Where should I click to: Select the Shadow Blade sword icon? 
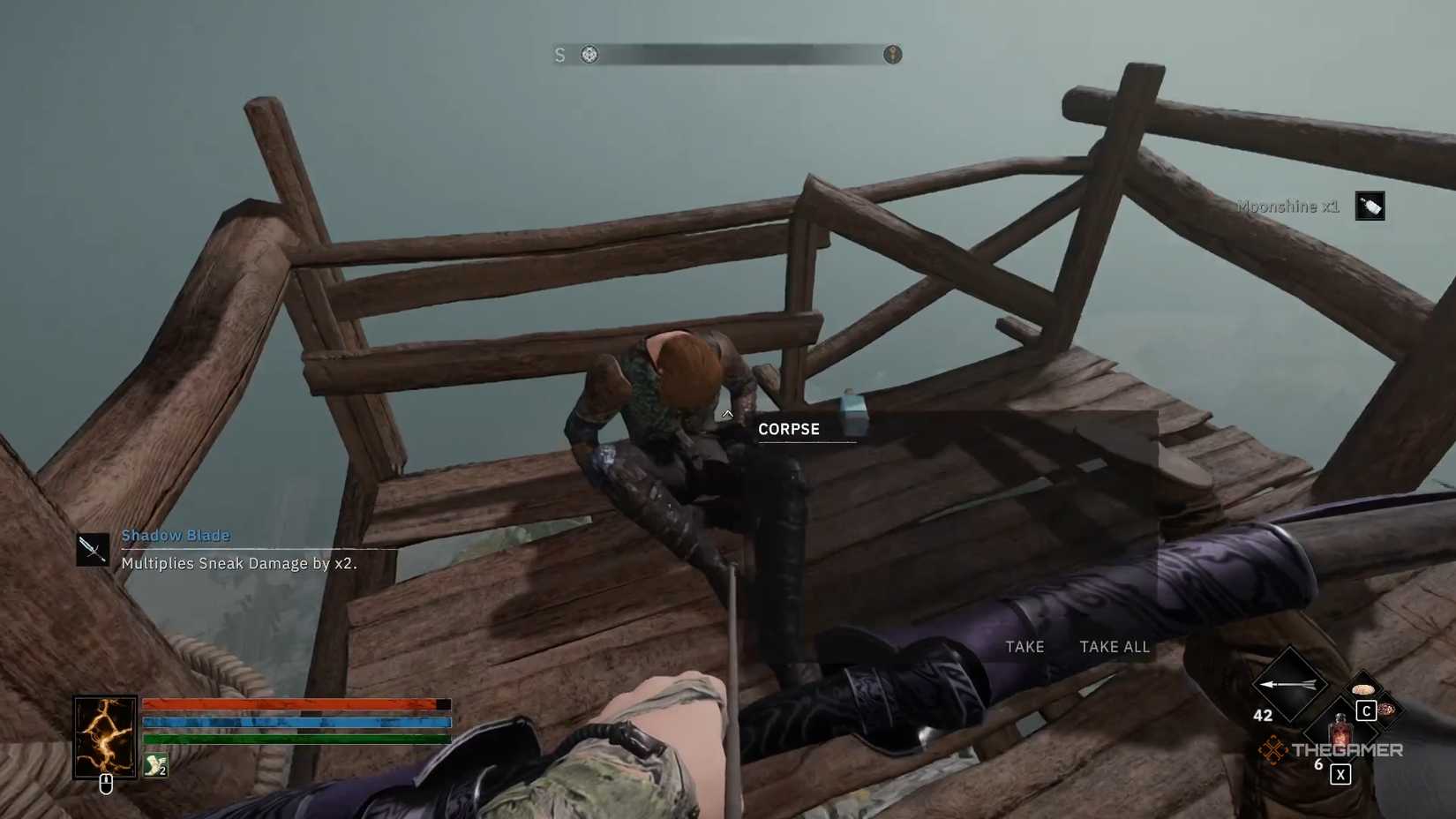(92, 547)
